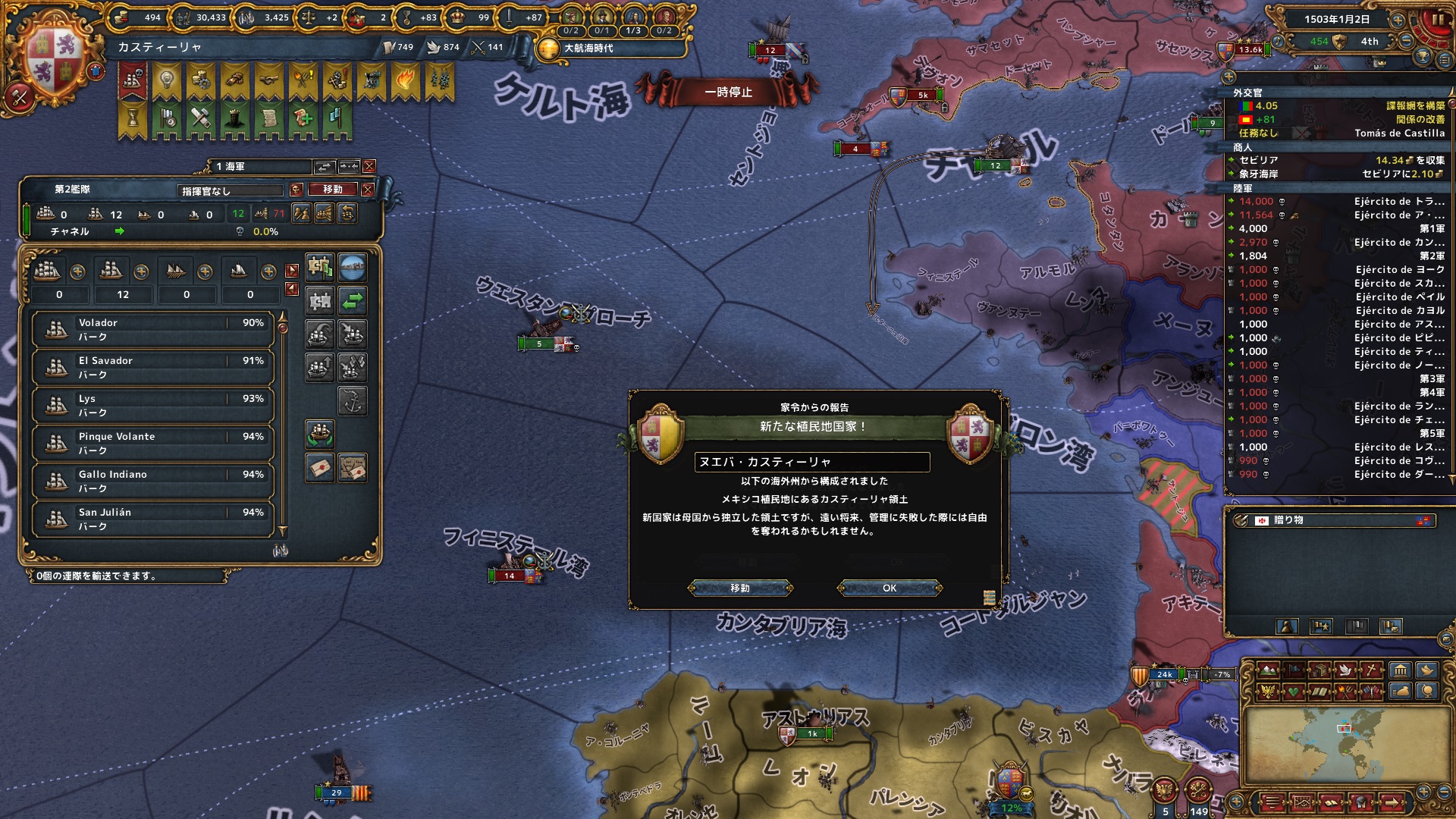Click the 一時停止 pause banner
This screenshot has height=819, width=1456.
pos(728,92)
